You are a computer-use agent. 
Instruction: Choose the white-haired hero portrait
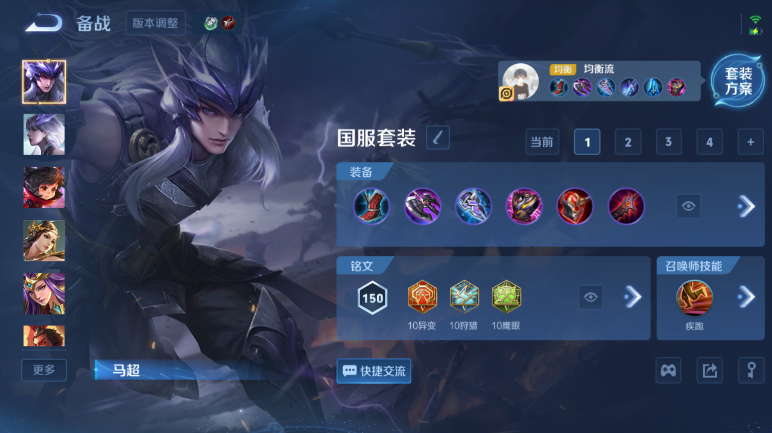[x=44, y=134]
